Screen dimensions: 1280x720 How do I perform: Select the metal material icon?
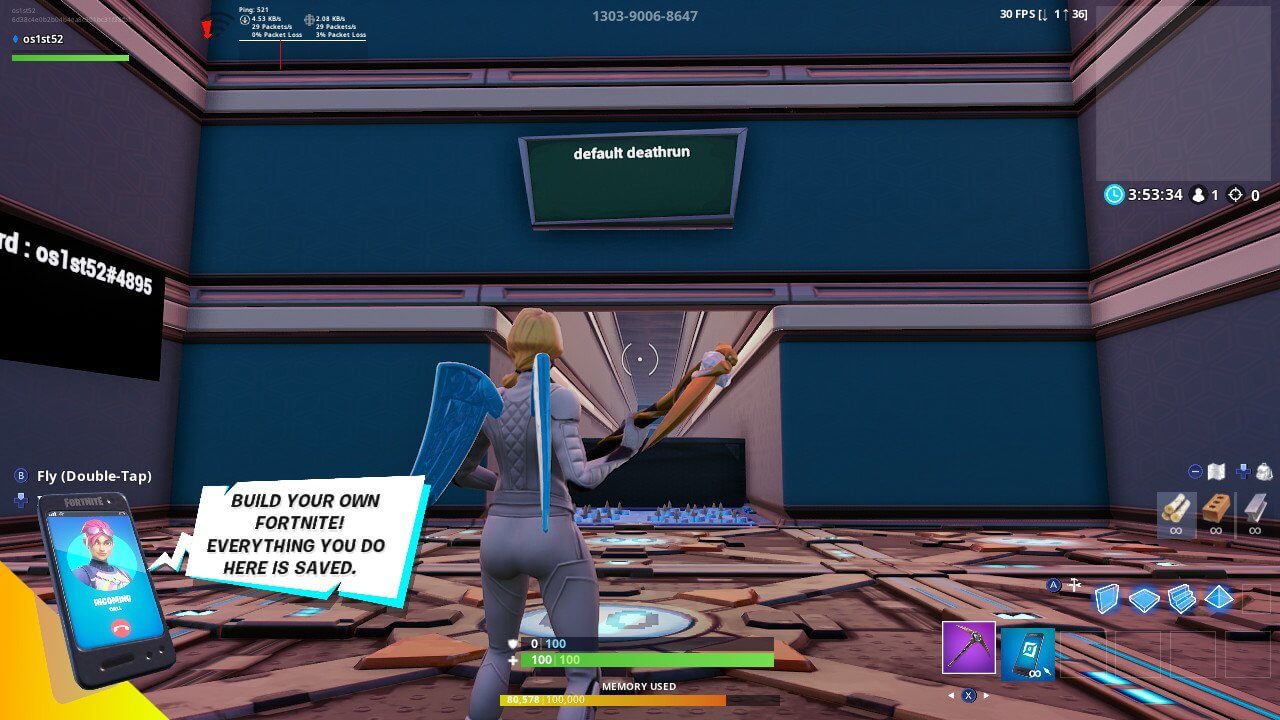coord(1255,508)
